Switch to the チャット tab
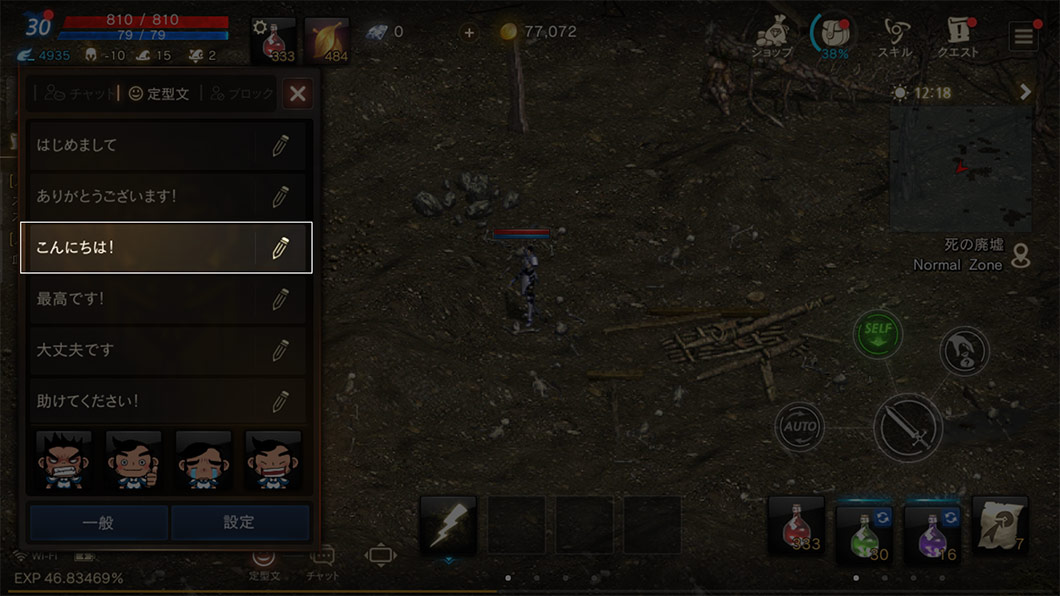The height and width of the screenshot is (596, 1060). click(x=75, y=94)
